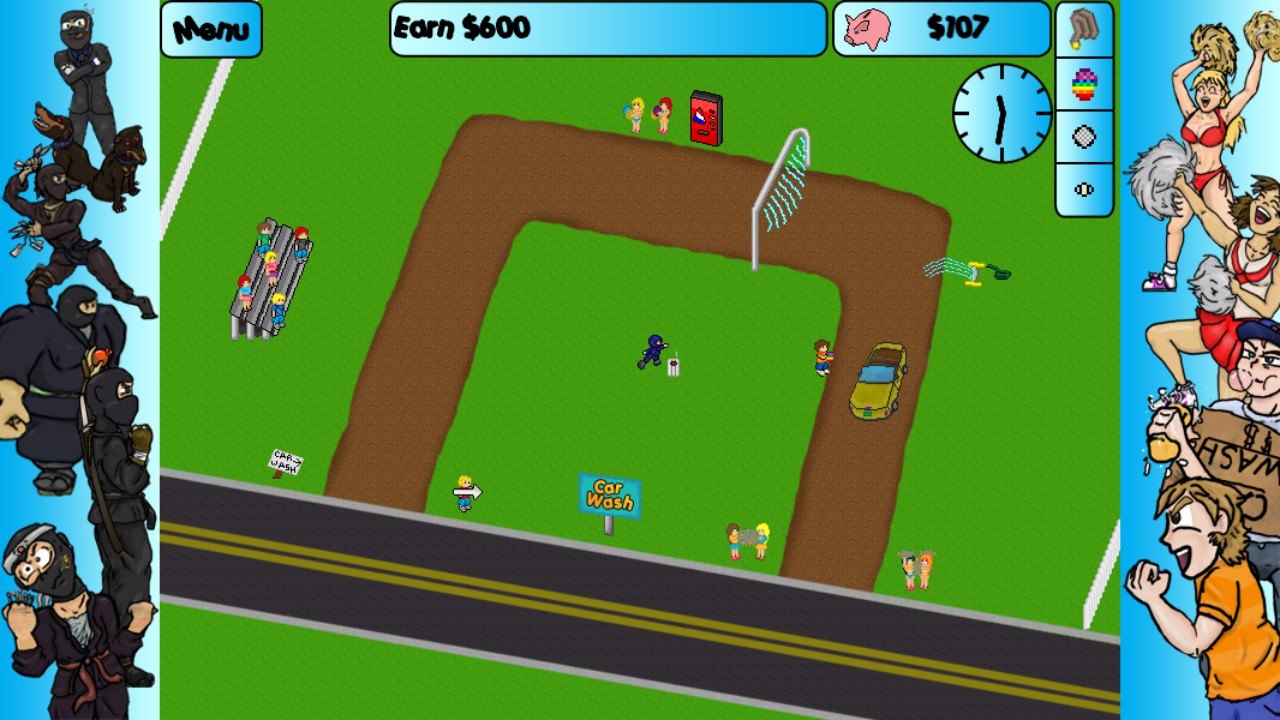Image resolution: width=1280 pixels, height=720 pixels.
Task: Select the rainbow sponge tool
Action: tap(1084, 83)
